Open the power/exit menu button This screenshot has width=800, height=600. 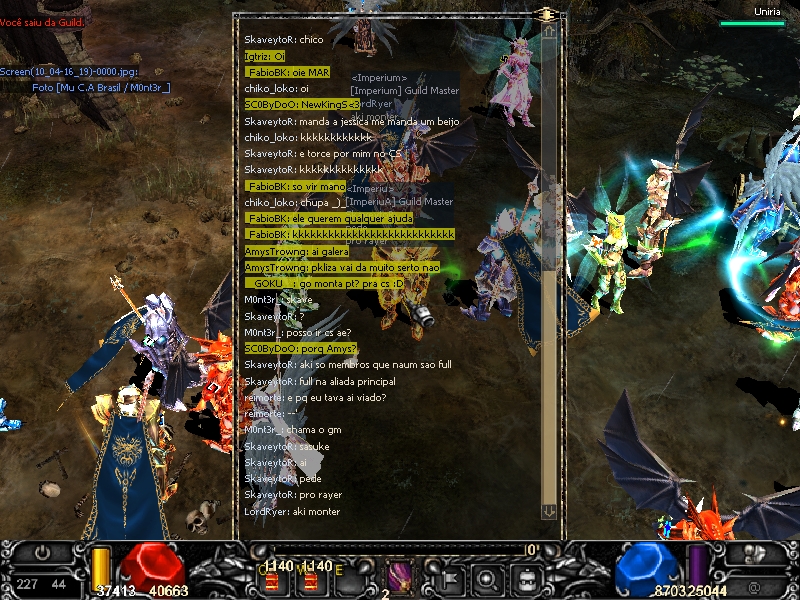(x=43, y=553)
